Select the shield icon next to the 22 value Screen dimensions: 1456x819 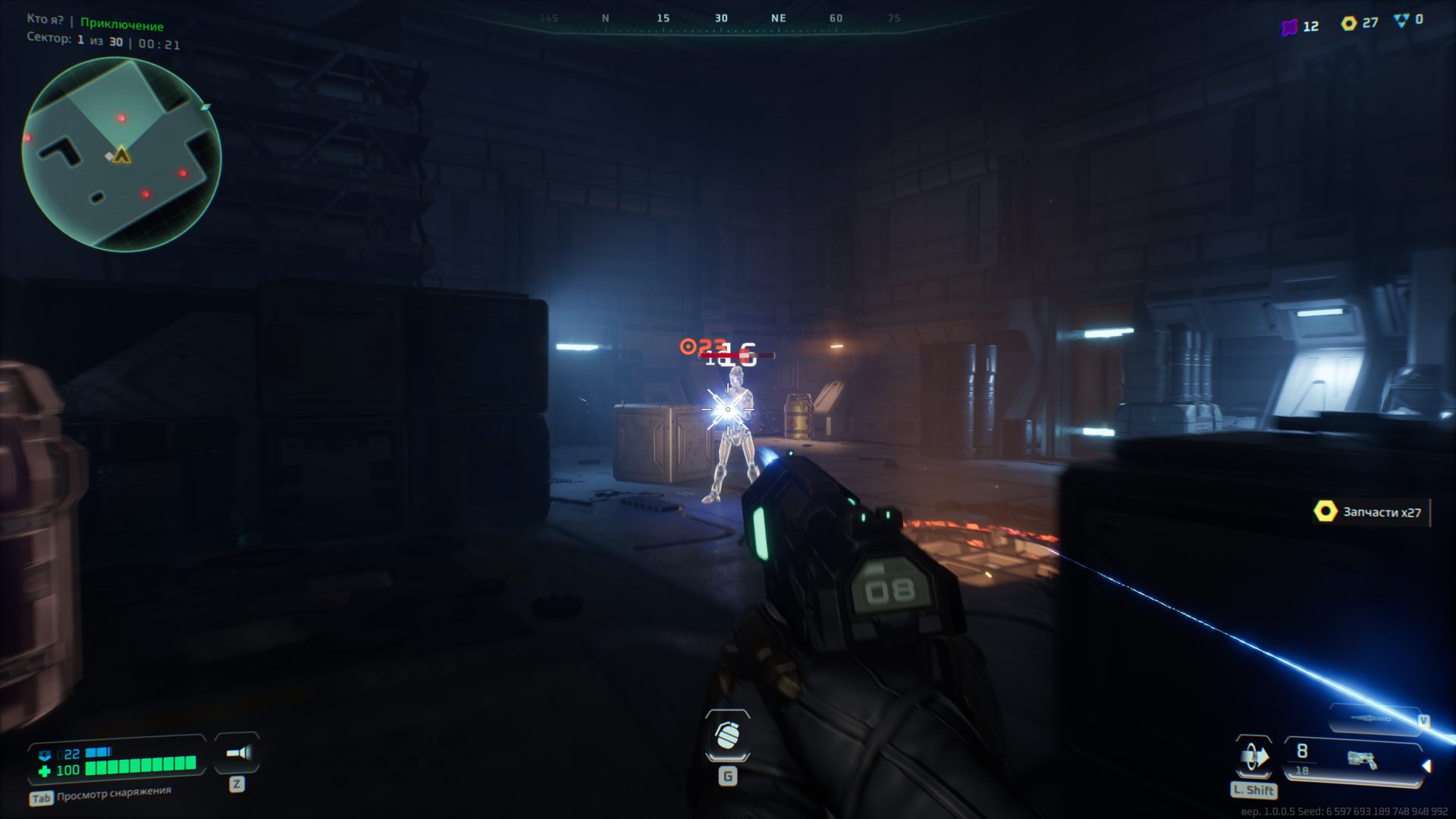point(45,753)
